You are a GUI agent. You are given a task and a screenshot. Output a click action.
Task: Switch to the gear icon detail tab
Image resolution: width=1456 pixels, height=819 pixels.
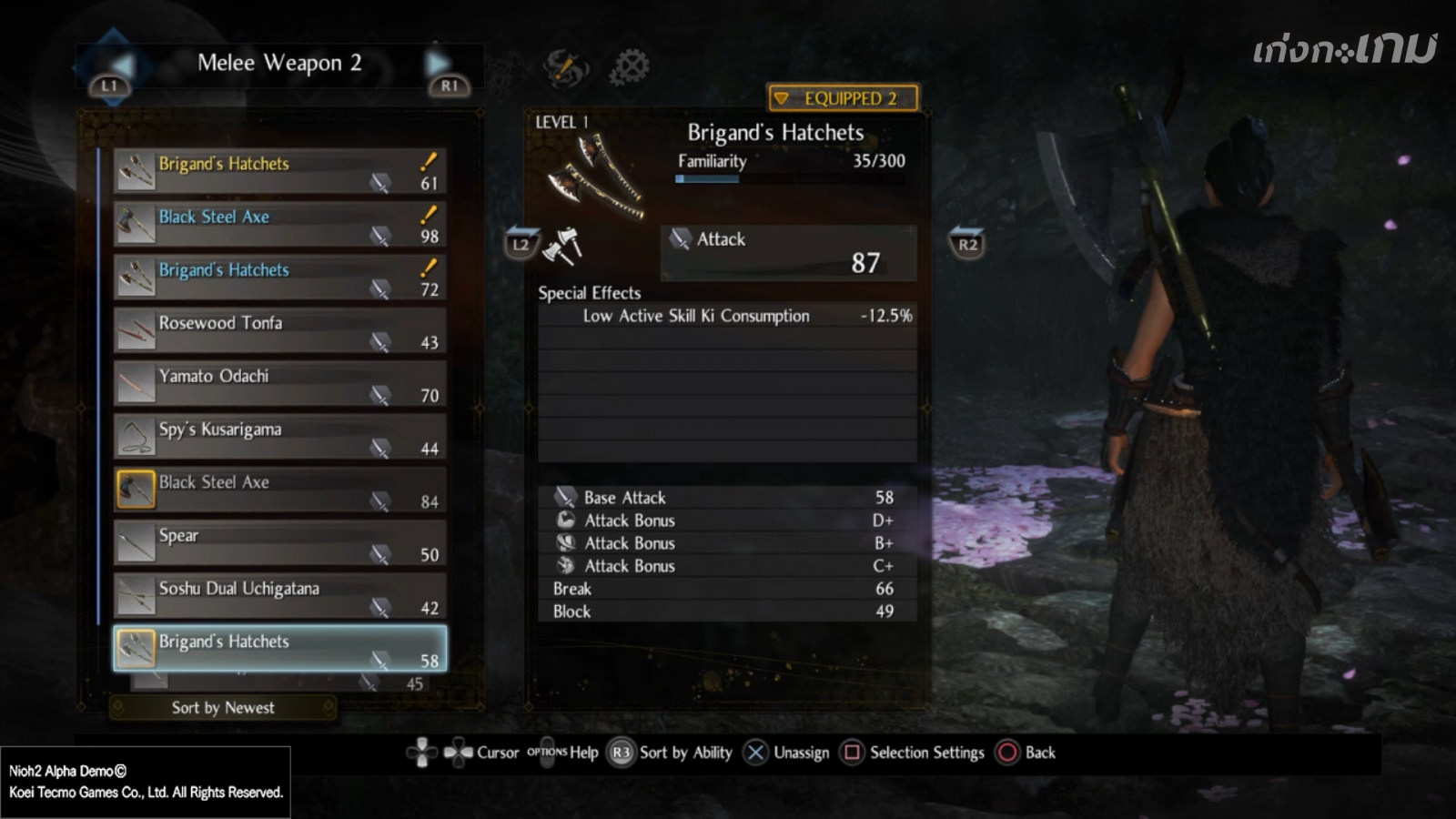click(629, 66)
